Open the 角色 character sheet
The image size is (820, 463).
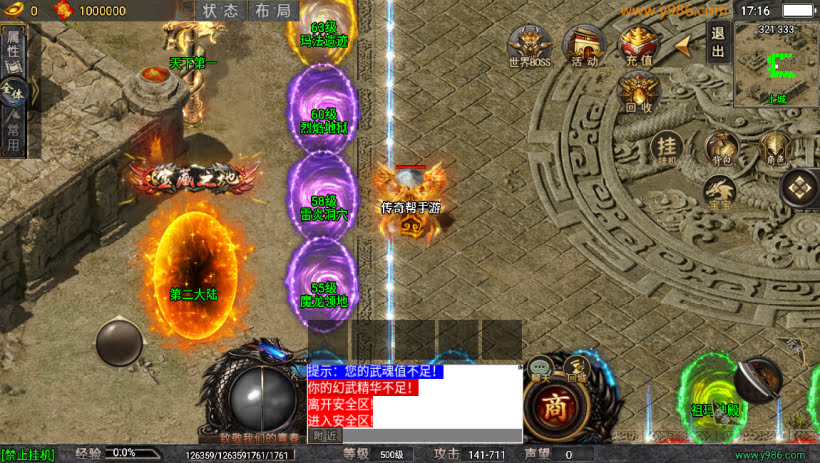click(775, 148)
